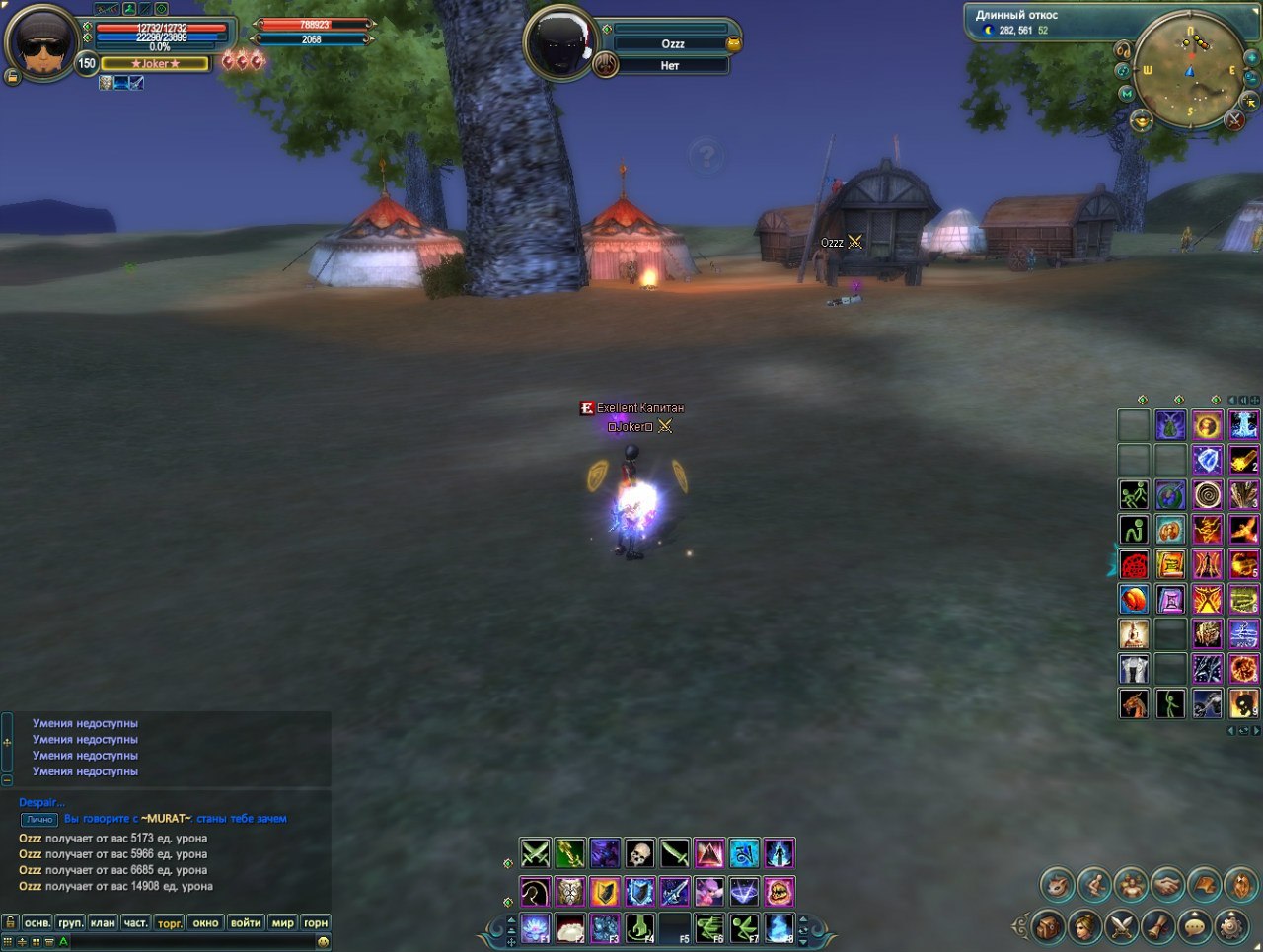
Task: Open the pet fox-head button
Action: pyautogui.click(x=1057, y=885)
